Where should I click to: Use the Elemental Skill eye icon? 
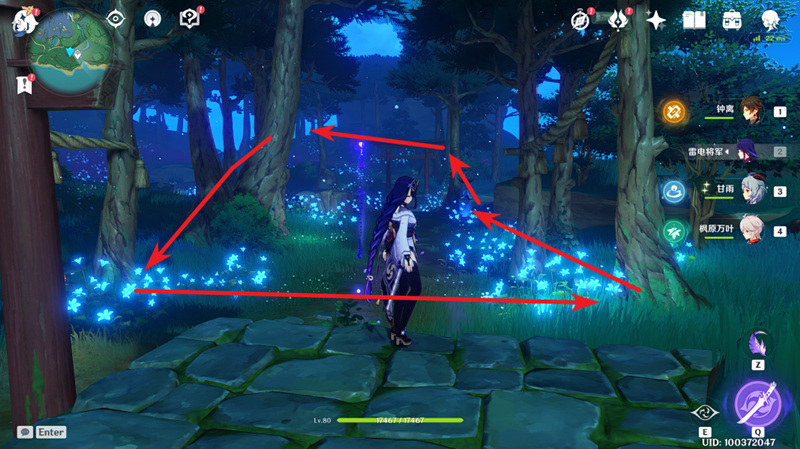704,412
